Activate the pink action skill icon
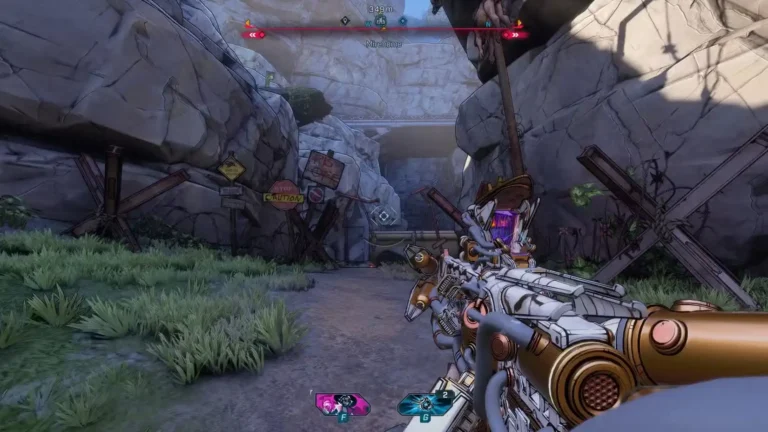Viewport: 768px width, 432px height. [x=341, y=403]
